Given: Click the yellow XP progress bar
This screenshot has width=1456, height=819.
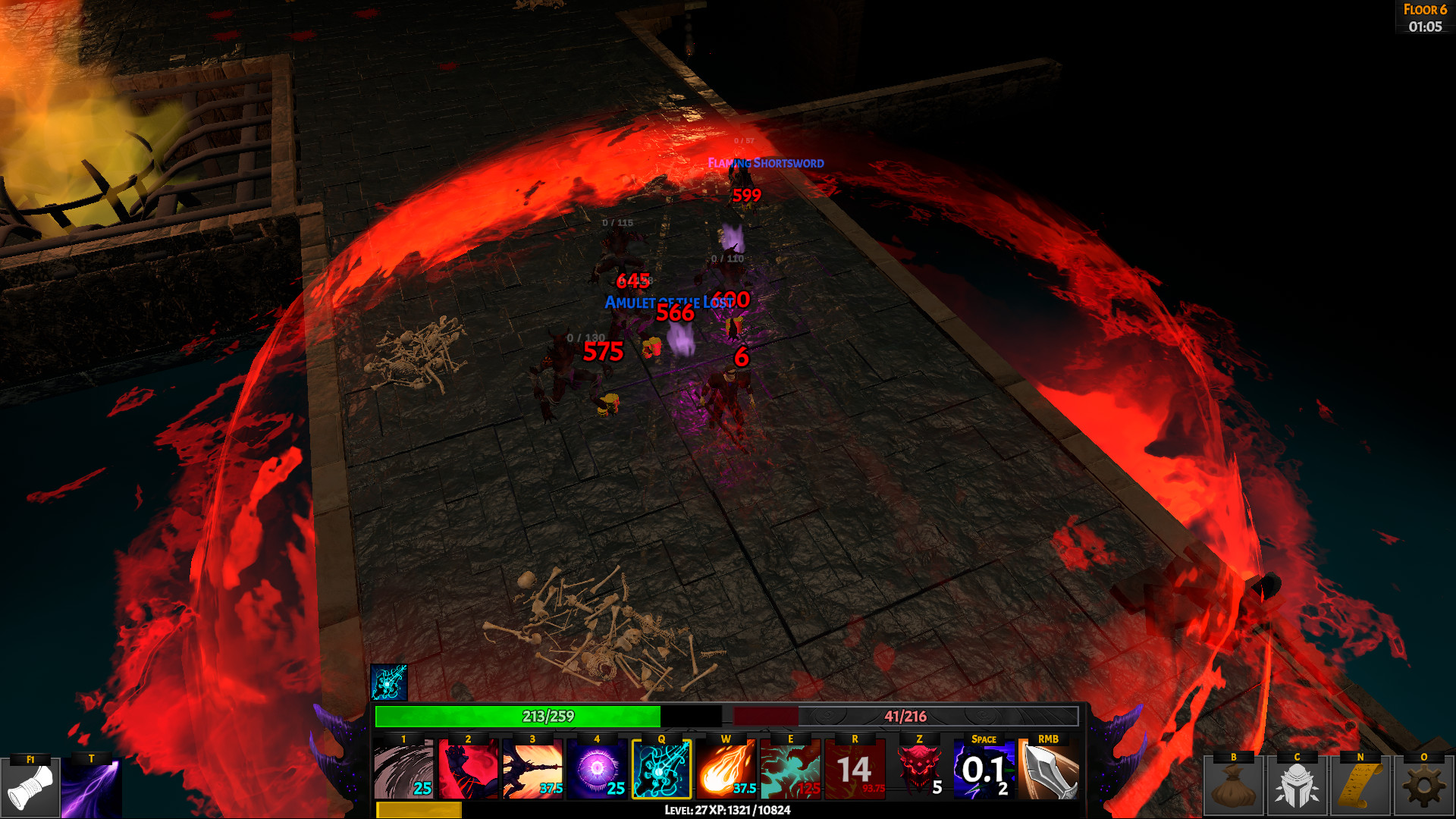Looking at the screenshot, I should (419, 810).
